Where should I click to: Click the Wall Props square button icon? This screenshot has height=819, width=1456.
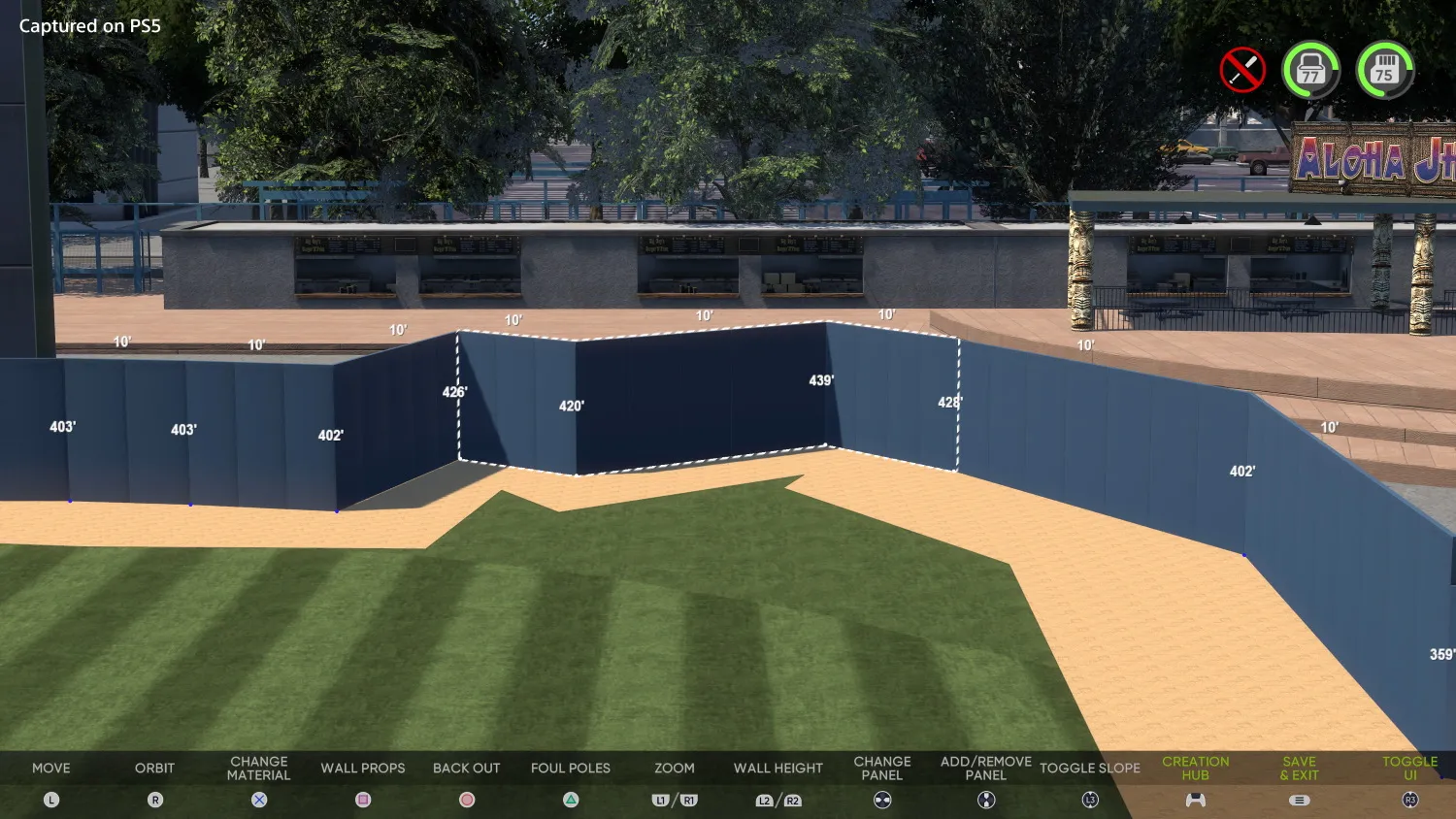point(362,800)
